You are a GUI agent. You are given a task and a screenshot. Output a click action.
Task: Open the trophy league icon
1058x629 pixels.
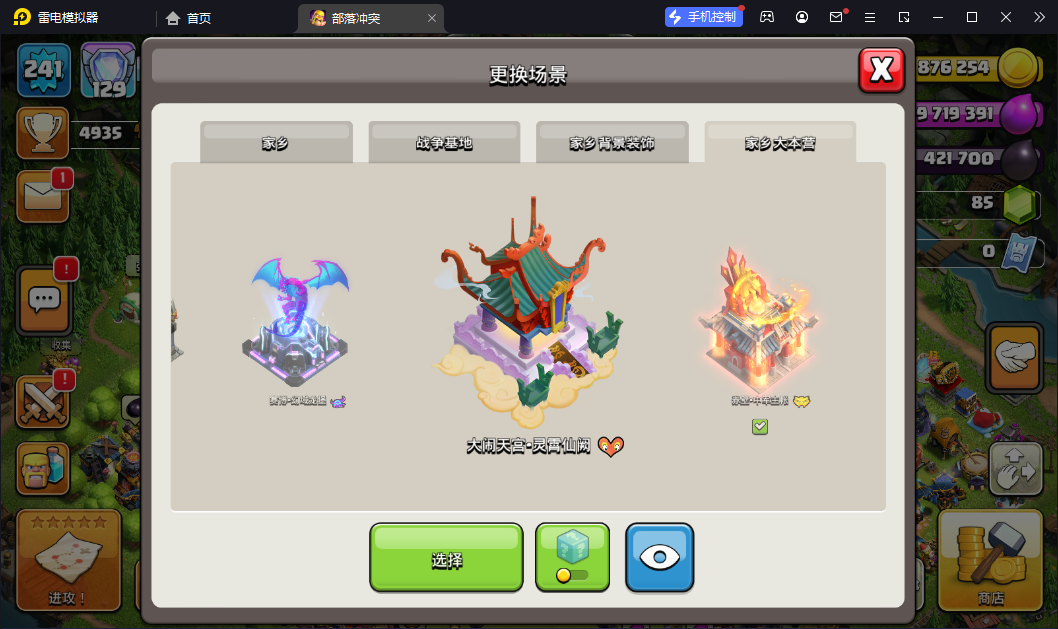43,133
